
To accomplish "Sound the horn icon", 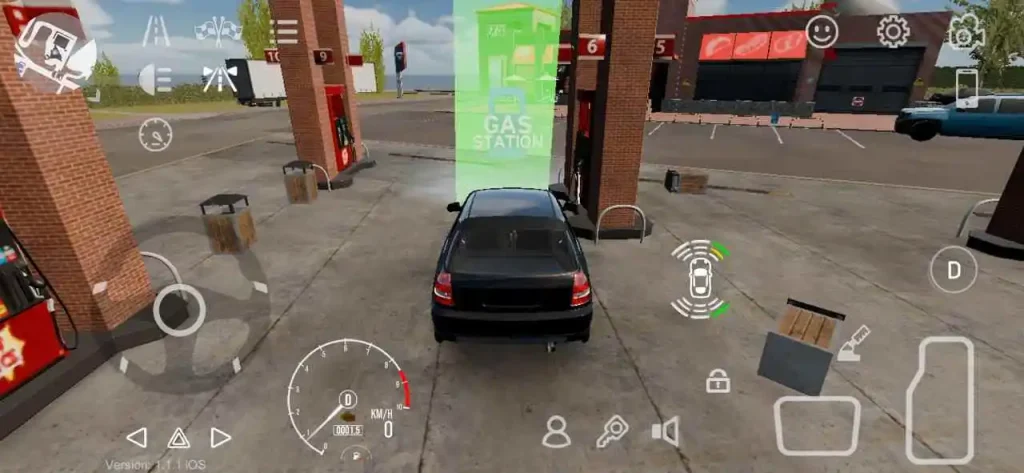I will click(x=665, y=432).
